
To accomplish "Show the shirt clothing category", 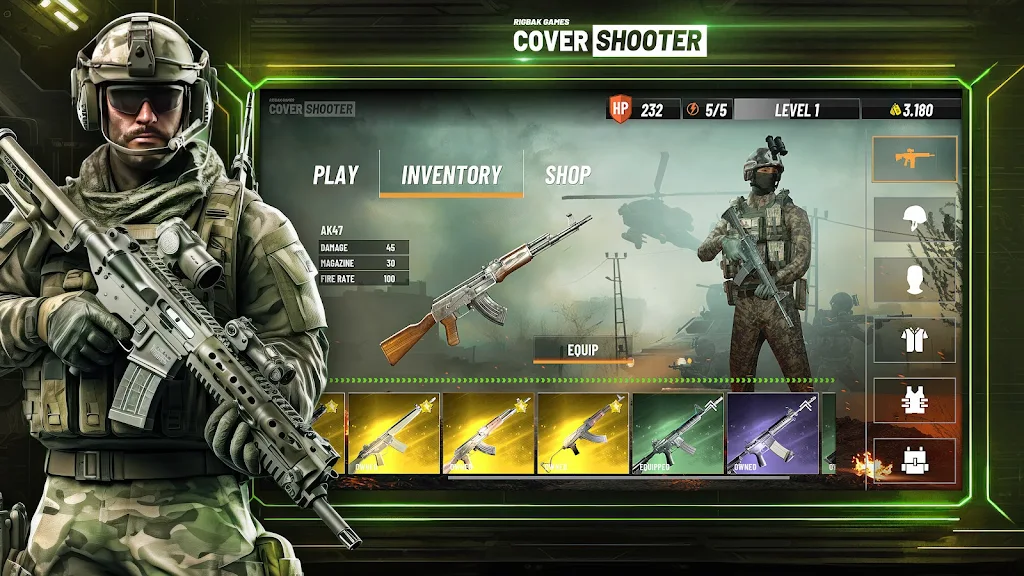I will [914, 340].
